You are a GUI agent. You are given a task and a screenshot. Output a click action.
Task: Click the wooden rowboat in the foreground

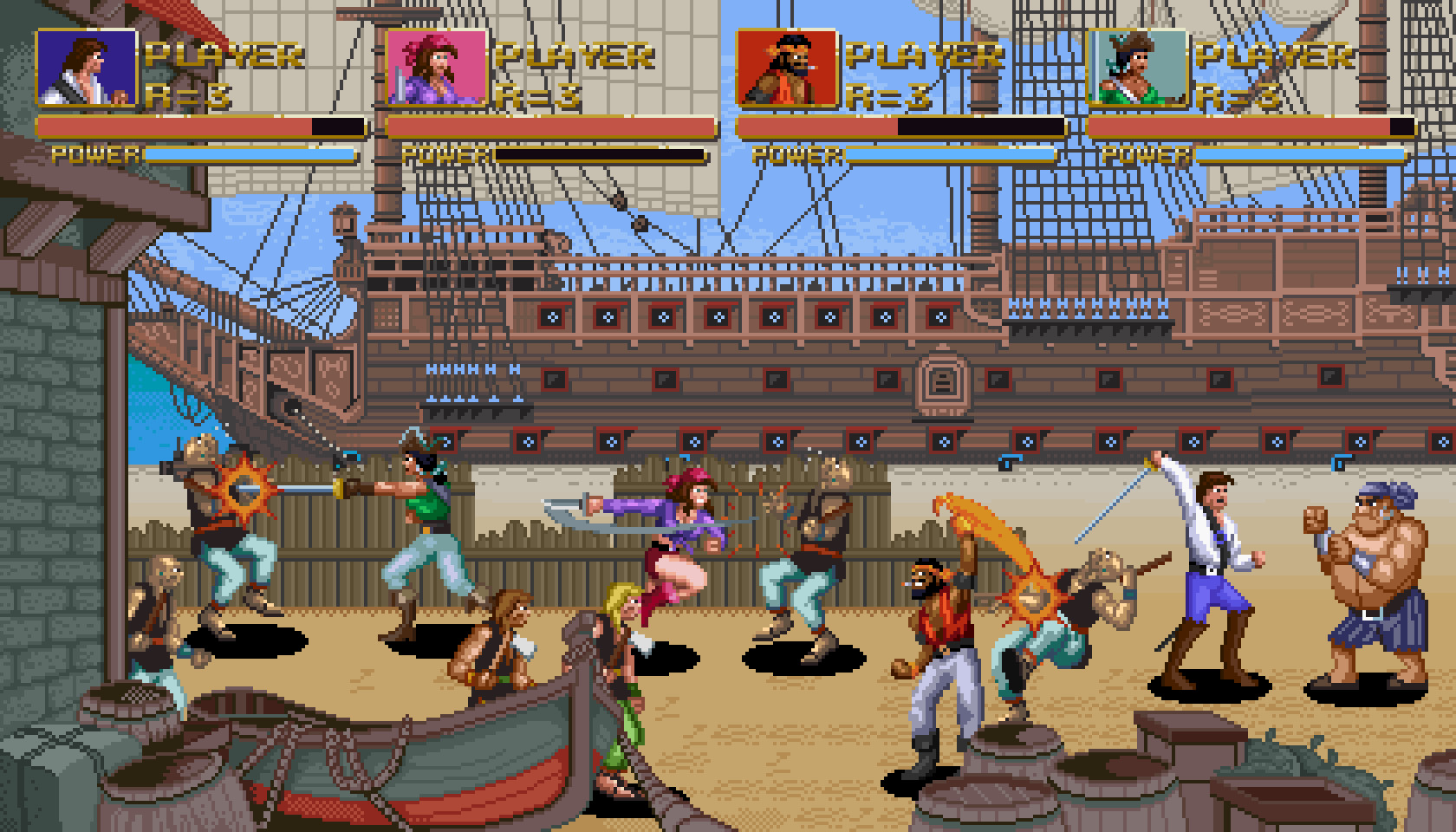pyautogui.click(x=390, y=763)
